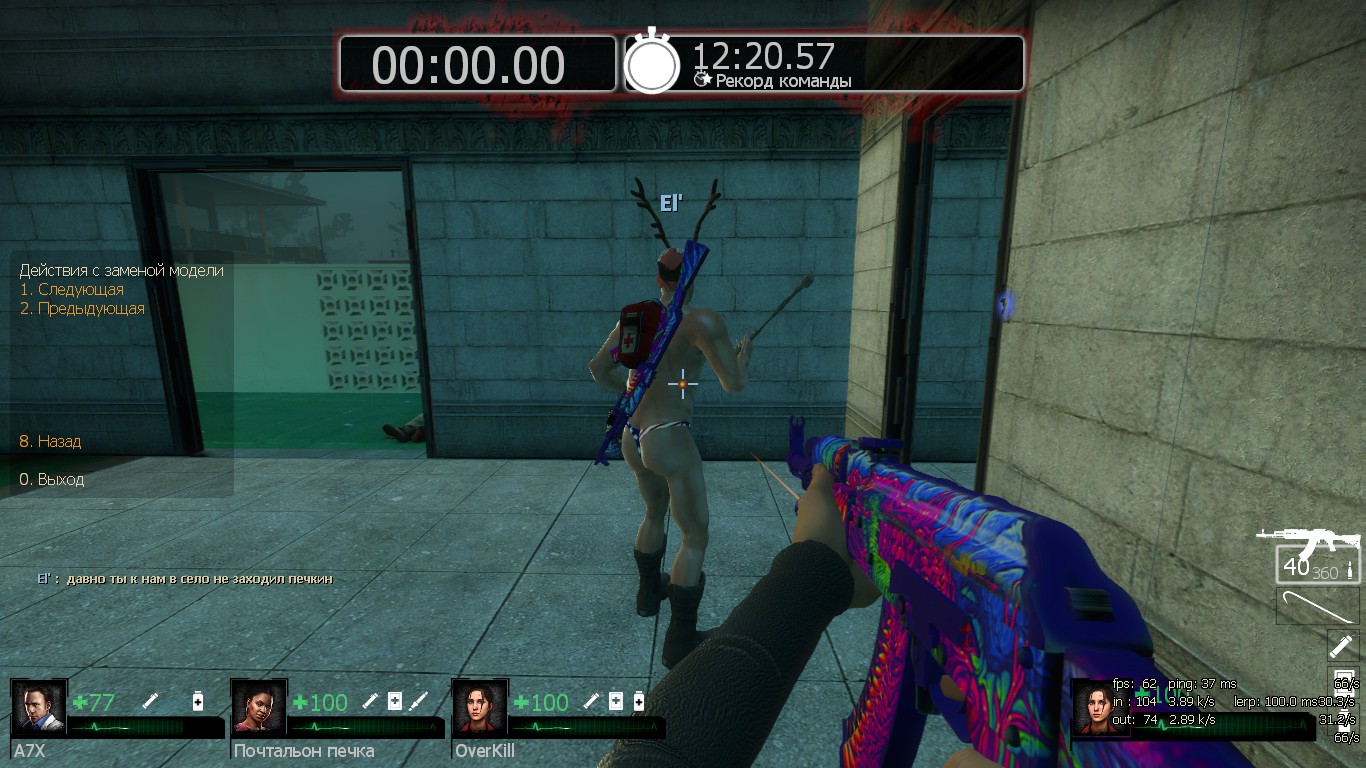The width and height of the screenshot is (1366, 768).
Task: Go back with the '8. Назад' entry
Action: coord(50,441)
